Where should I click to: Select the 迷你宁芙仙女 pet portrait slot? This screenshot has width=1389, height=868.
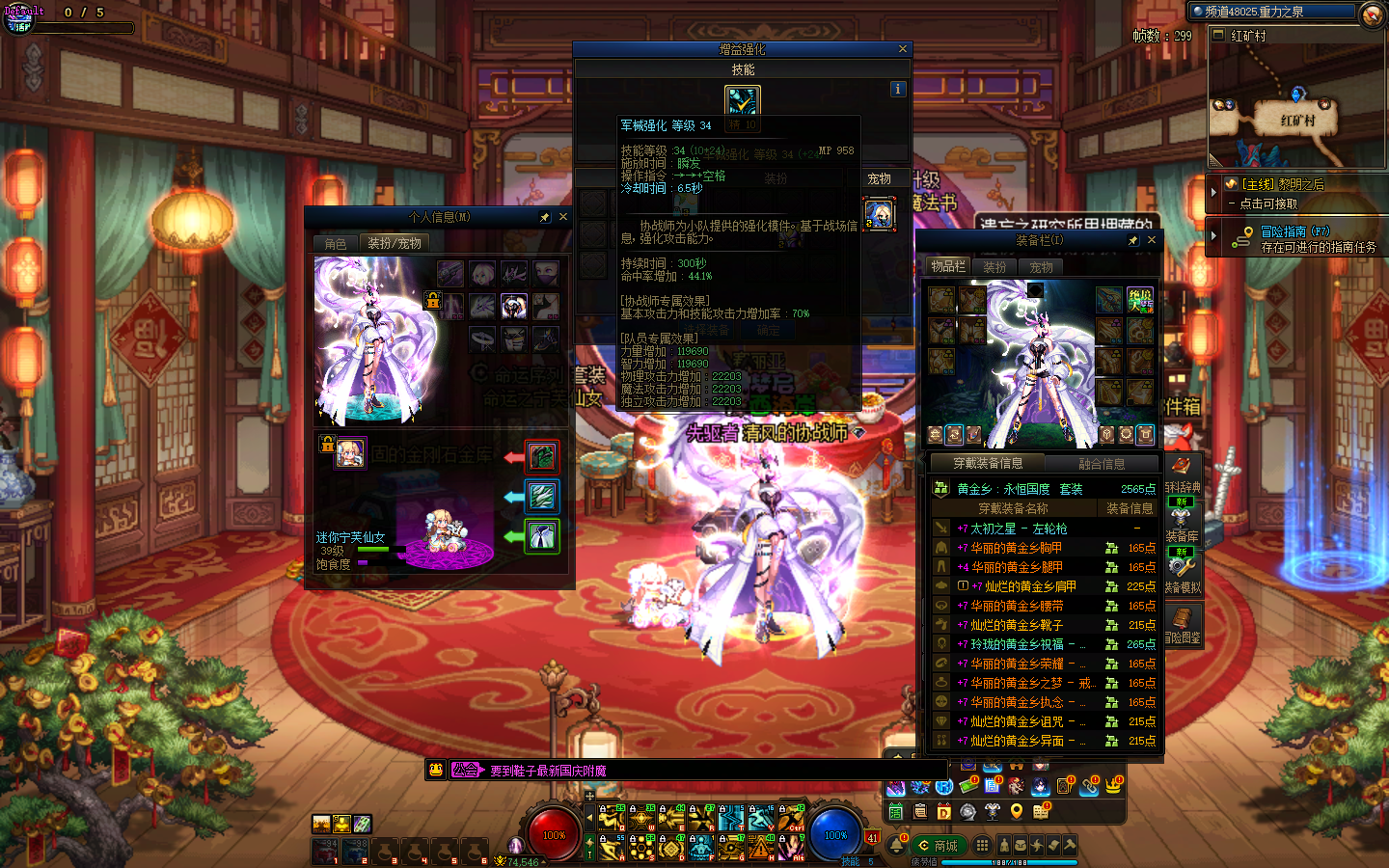point(350,452)
